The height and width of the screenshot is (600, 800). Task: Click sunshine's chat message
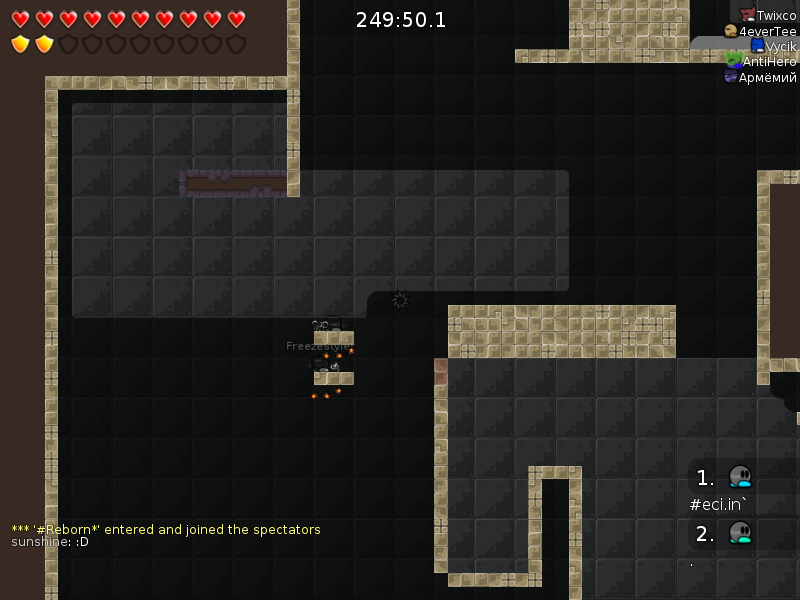[50, 542]
